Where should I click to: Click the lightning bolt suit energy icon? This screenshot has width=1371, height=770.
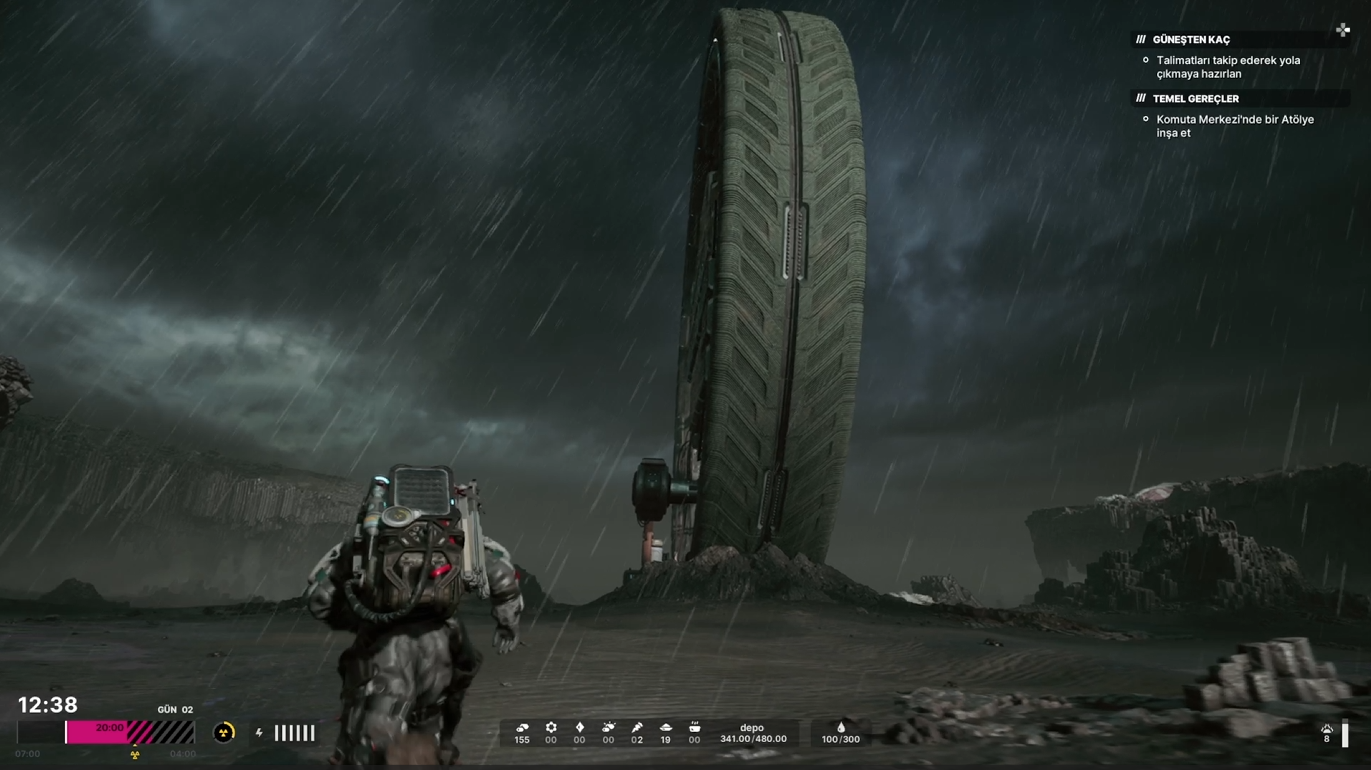[259, 733]
